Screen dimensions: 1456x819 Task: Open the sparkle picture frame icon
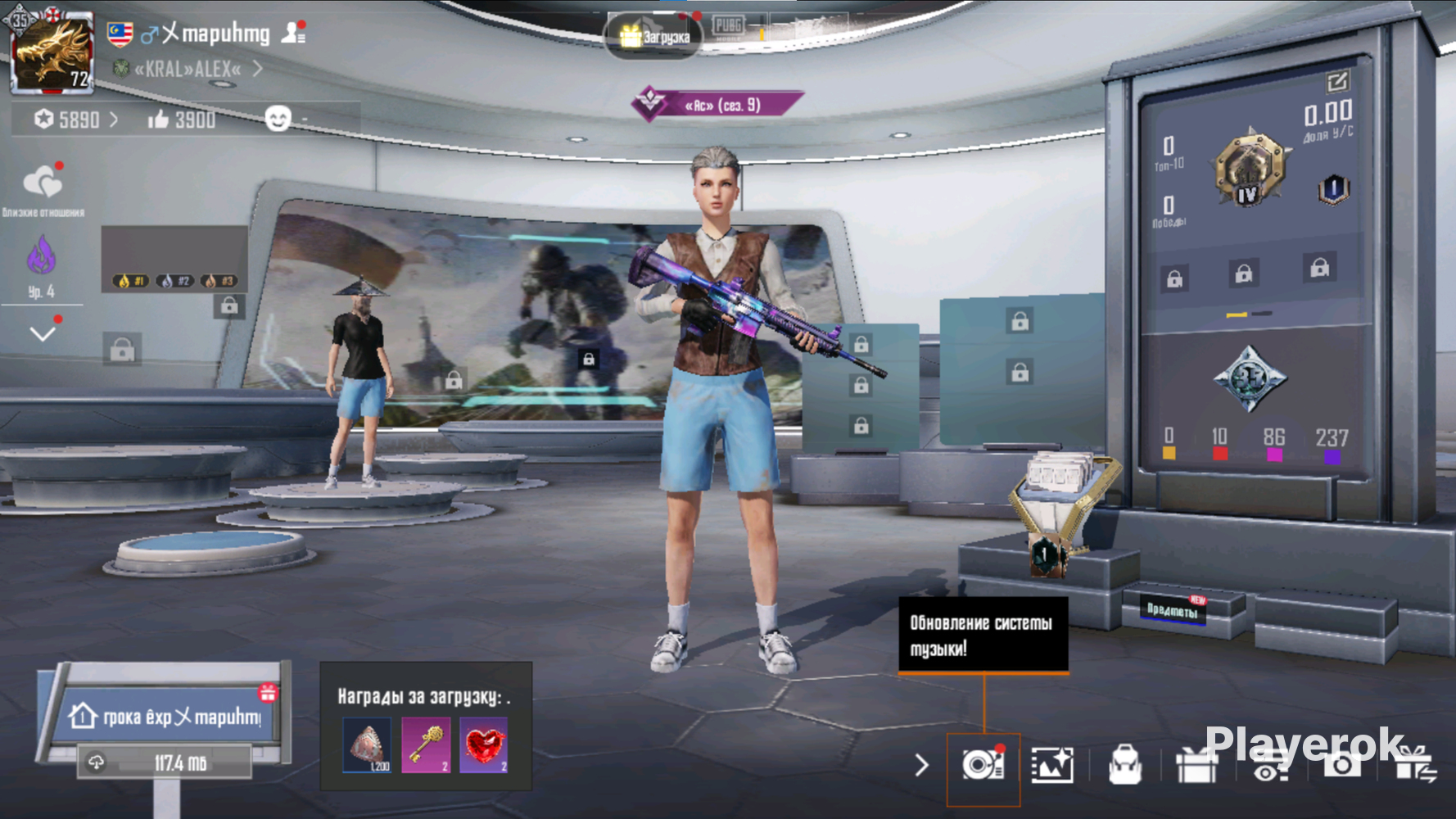pos(1052,766)
